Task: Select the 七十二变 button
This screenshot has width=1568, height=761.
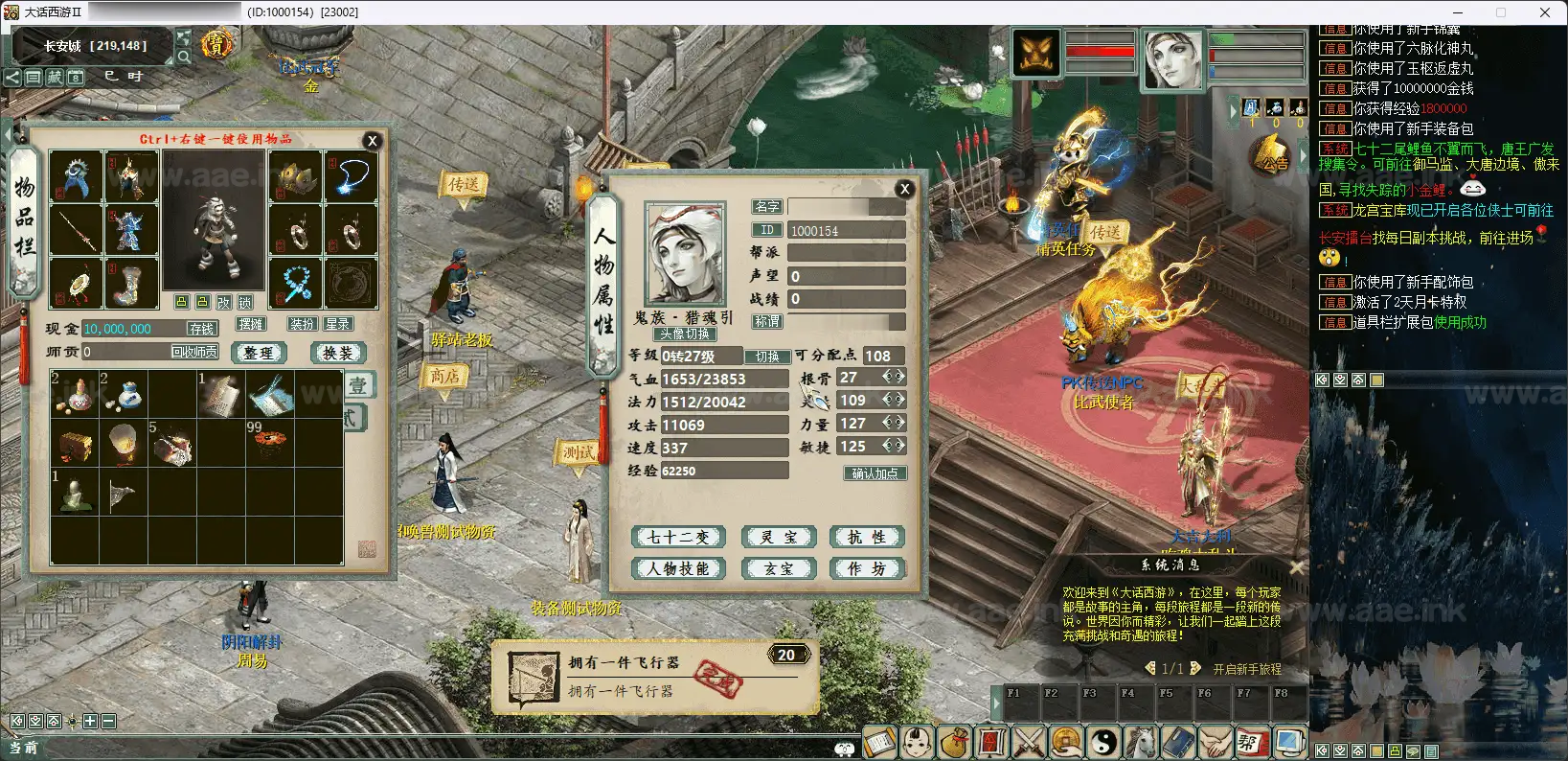Action: click(x=678, y=537)
